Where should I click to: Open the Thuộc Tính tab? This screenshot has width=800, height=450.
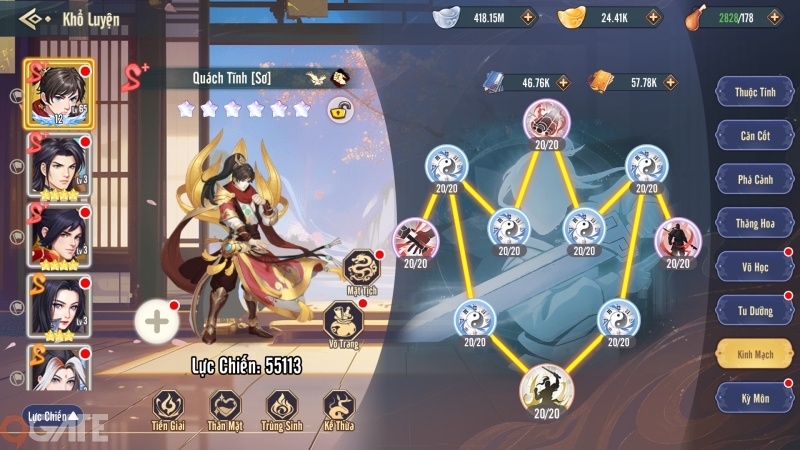[x=755, y=92]
